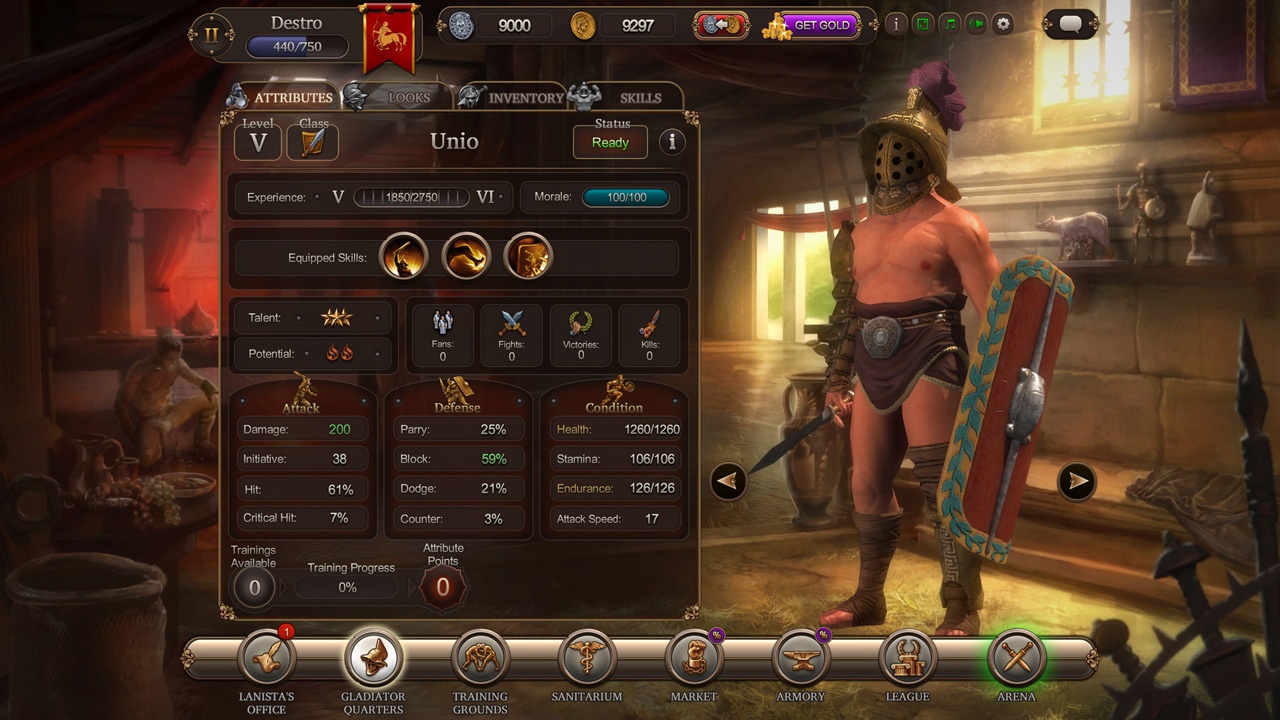The image size is (1280, 720).
Task: Show the previous gladiator with the left arrow
Action: (x=728, y=481)
